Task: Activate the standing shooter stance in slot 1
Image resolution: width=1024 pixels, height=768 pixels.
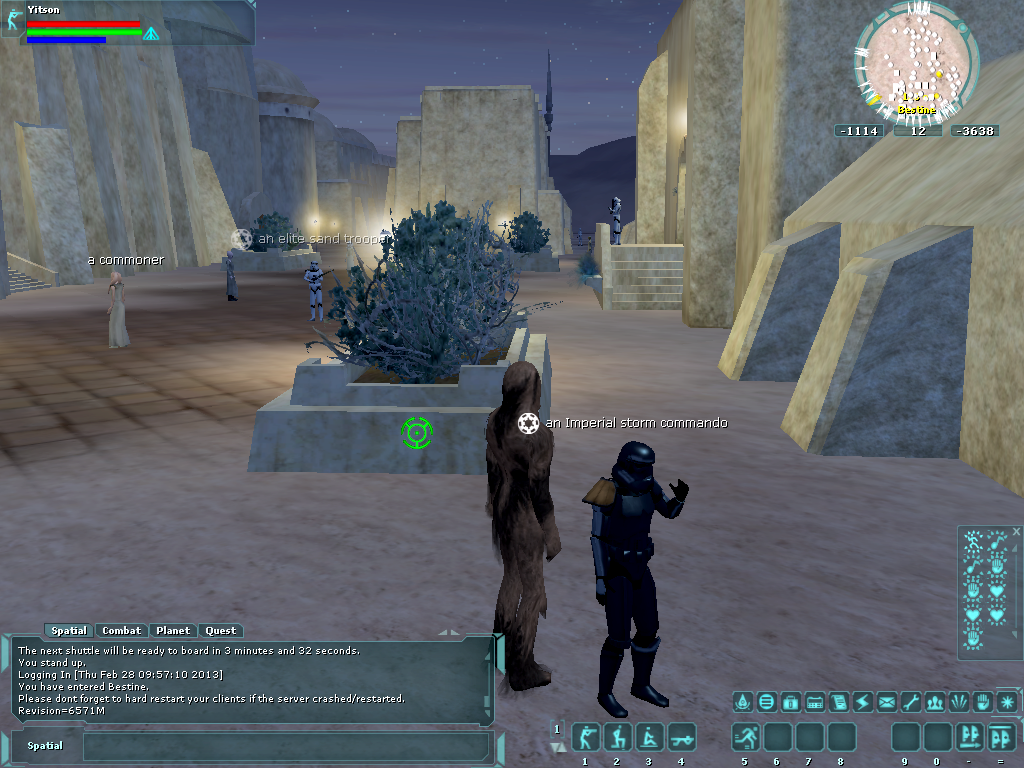Action: tap(586, 738)
